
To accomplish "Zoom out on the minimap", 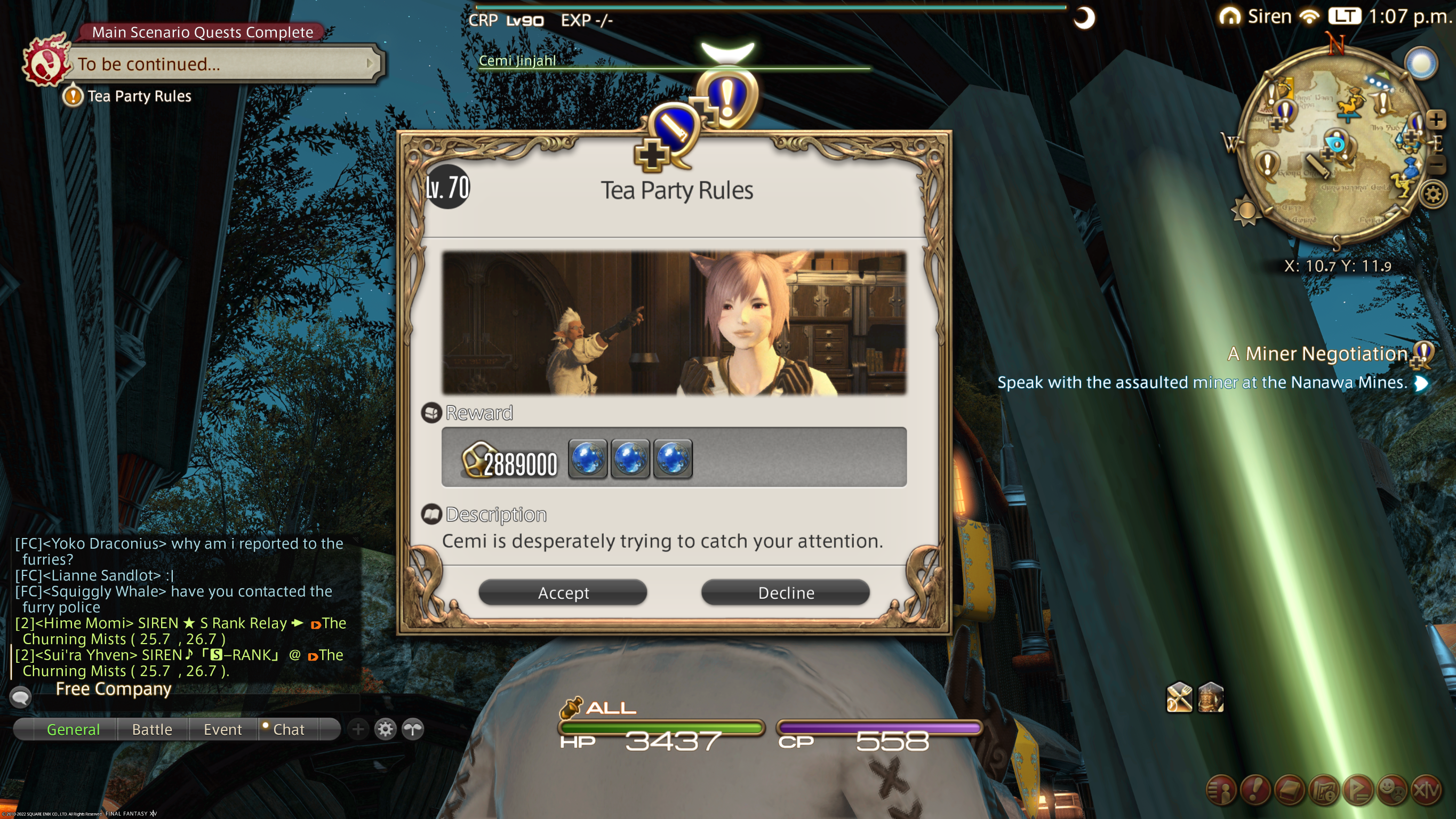I will tap(1436, 164).
